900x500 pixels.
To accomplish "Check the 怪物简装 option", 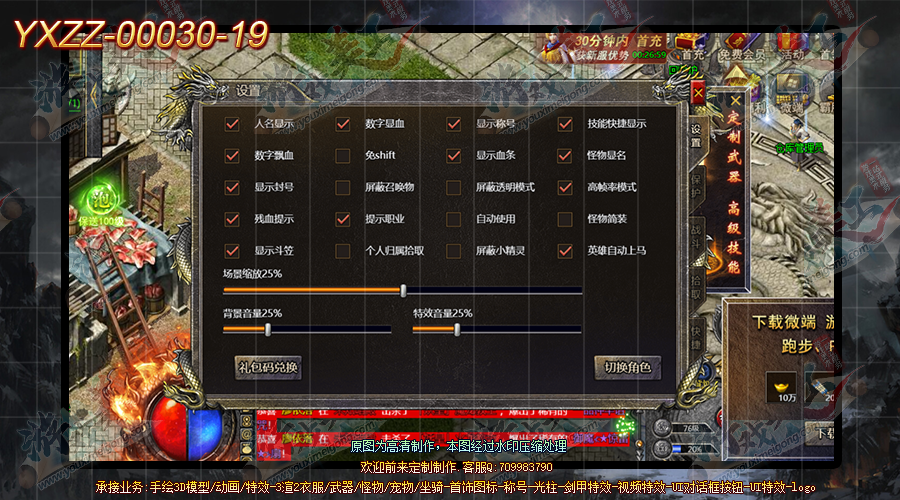I will pos(565,218).
